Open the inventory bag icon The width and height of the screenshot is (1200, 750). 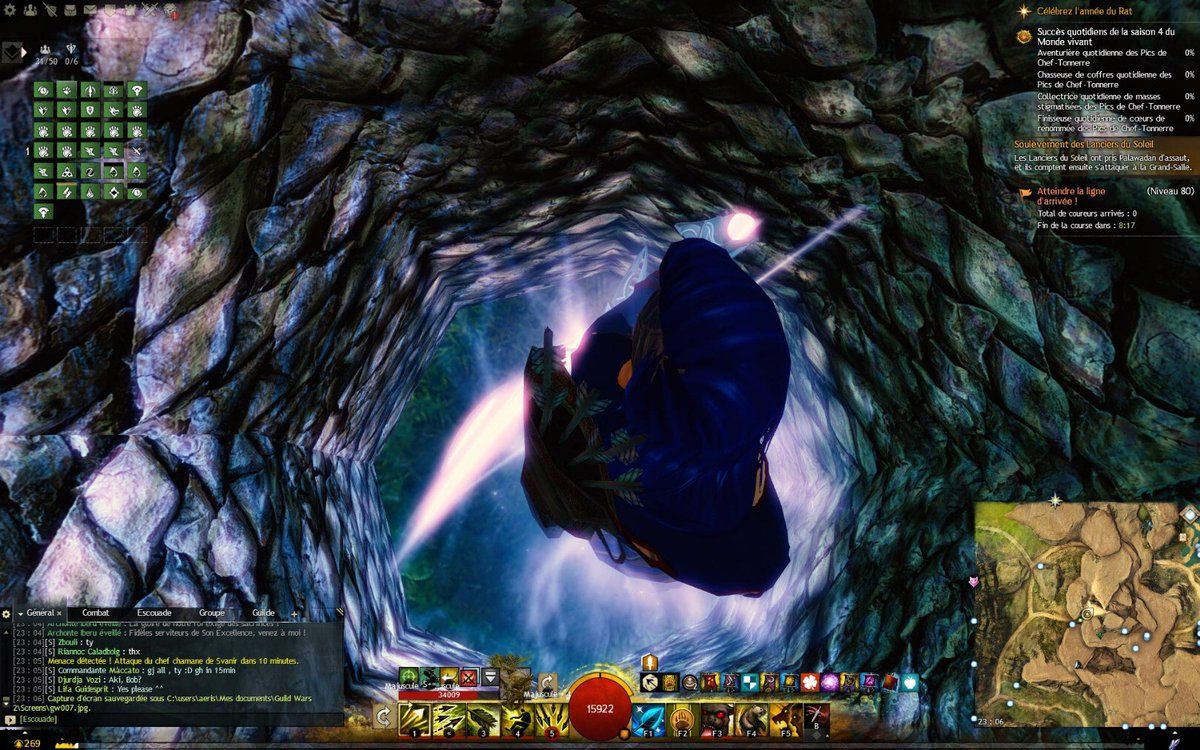pyautogui.click(x=69, y=10)
